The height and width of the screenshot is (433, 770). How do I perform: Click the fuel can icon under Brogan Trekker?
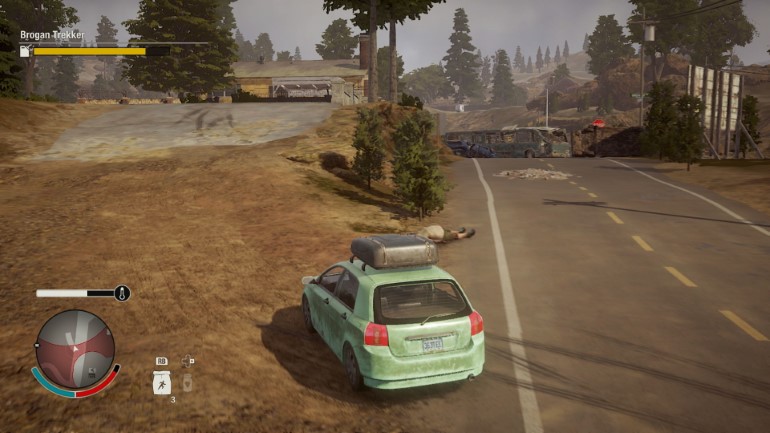(25, 51)
